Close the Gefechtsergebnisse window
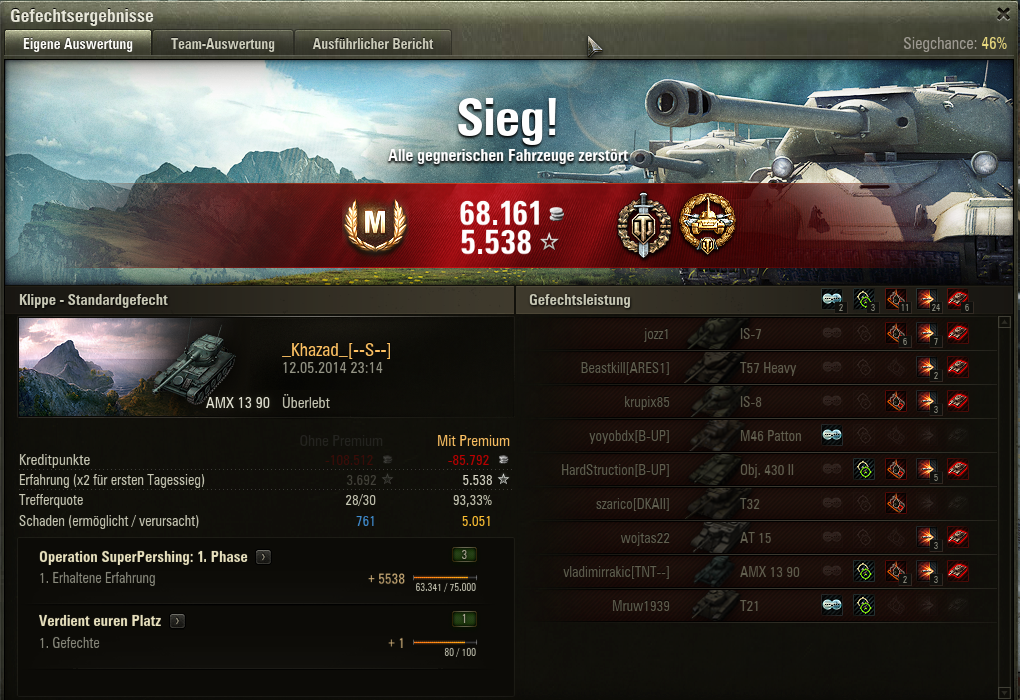This screenshot has height=700, width=1020. [1003, 13]
